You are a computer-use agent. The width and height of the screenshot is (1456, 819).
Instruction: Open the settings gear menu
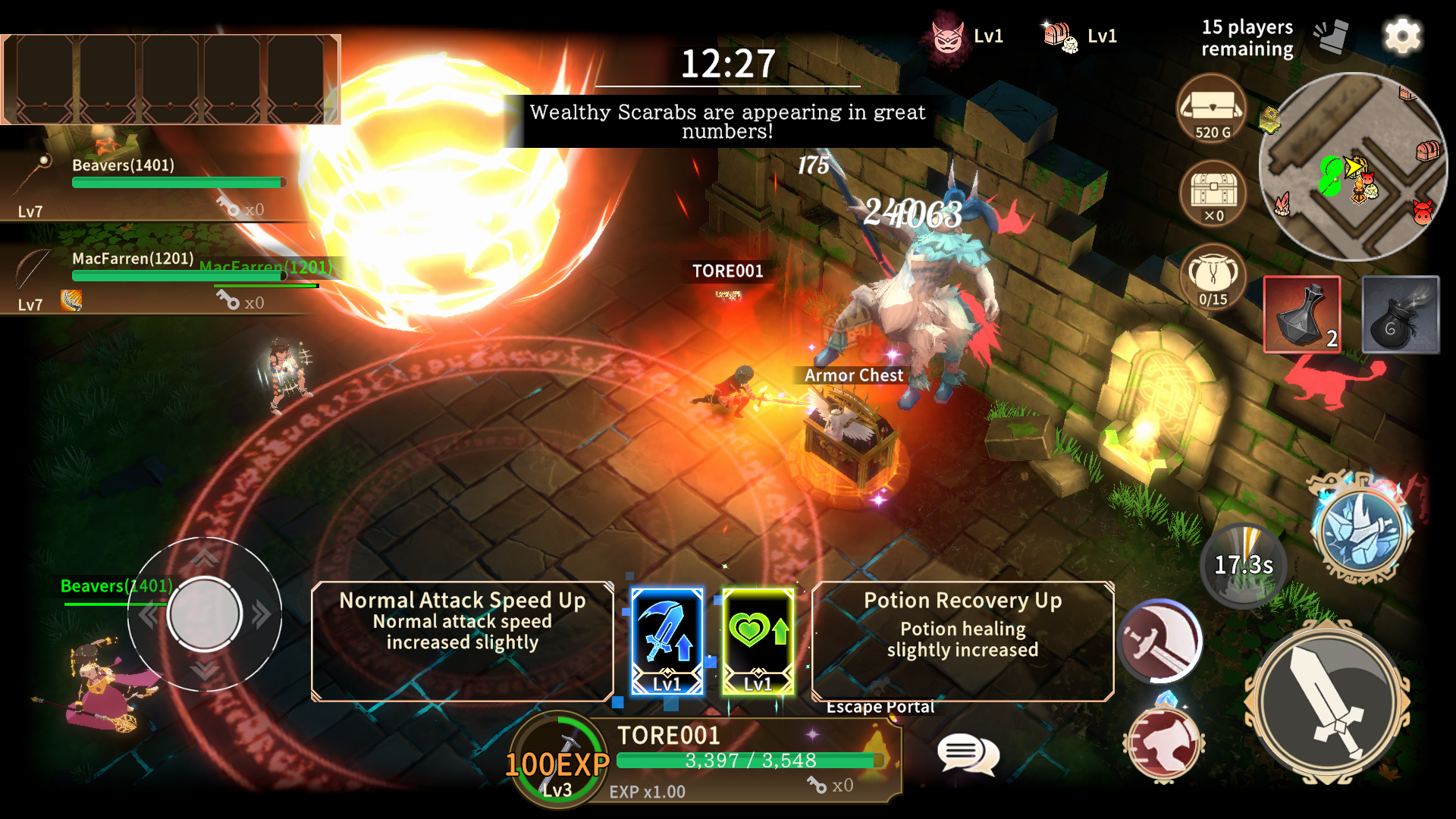tap(1401, 36)
